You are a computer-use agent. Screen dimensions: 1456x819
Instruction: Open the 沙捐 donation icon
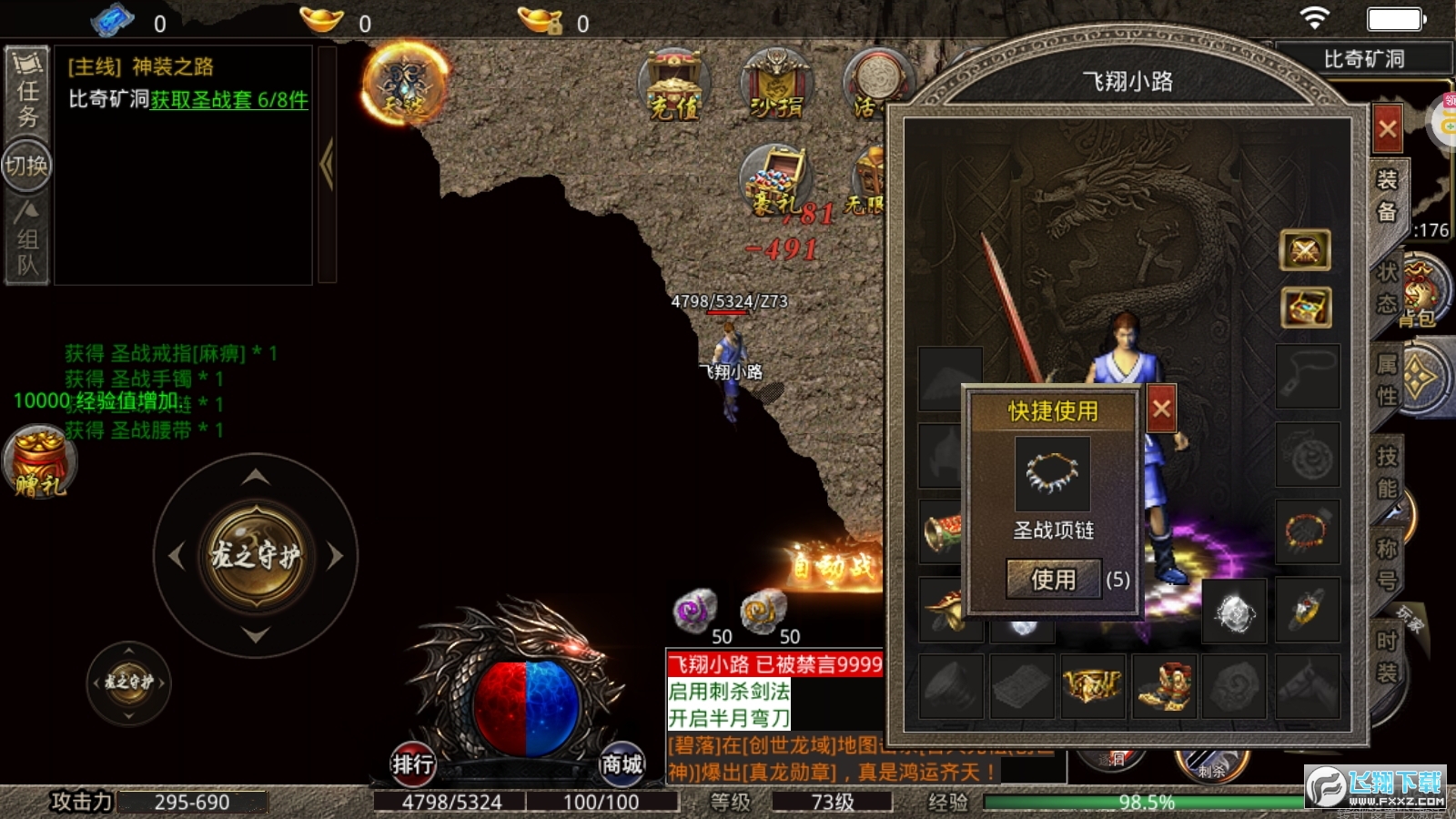(x=776, y=86)
